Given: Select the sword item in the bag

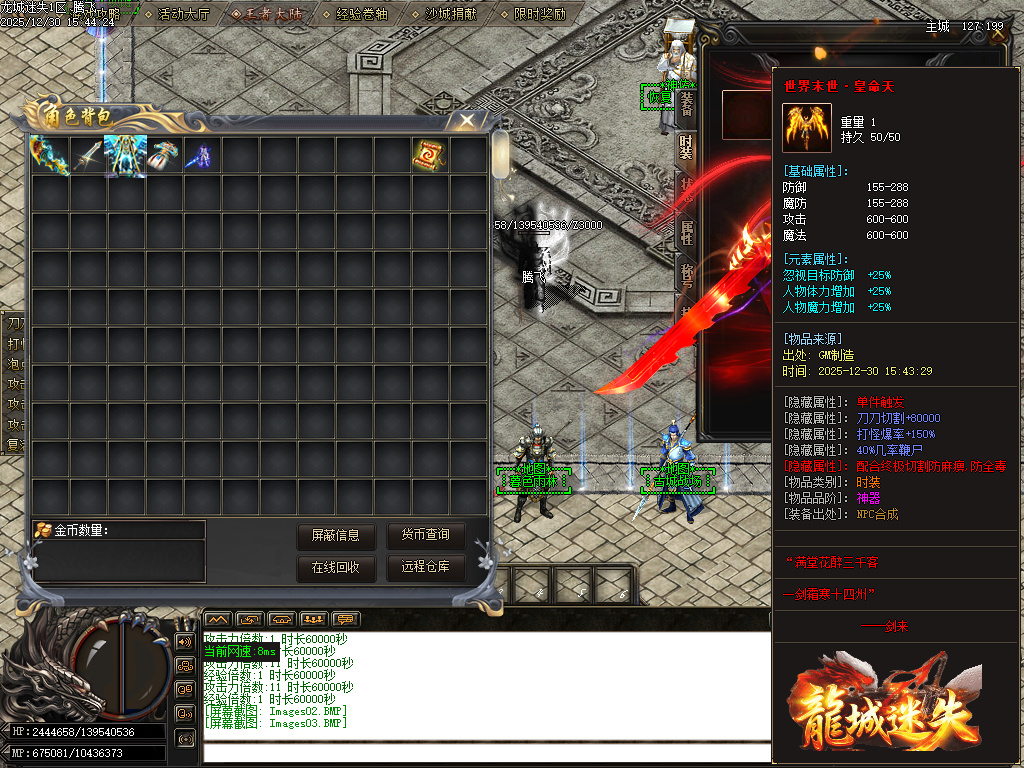Looking at the screenshot, I should click(x=87, y=155).
